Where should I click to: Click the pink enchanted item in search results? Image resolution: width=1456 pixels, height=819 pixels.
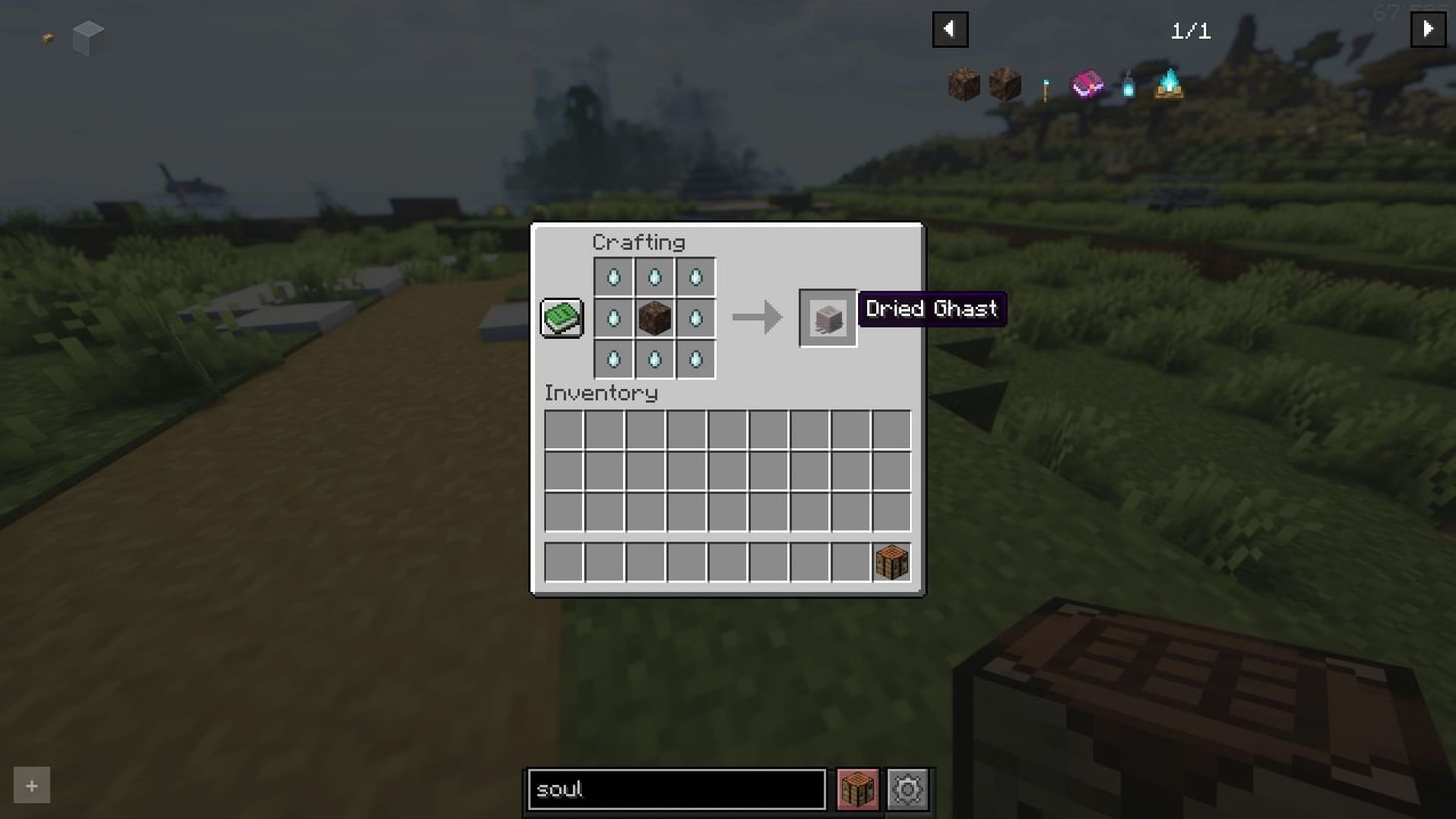1086,85
